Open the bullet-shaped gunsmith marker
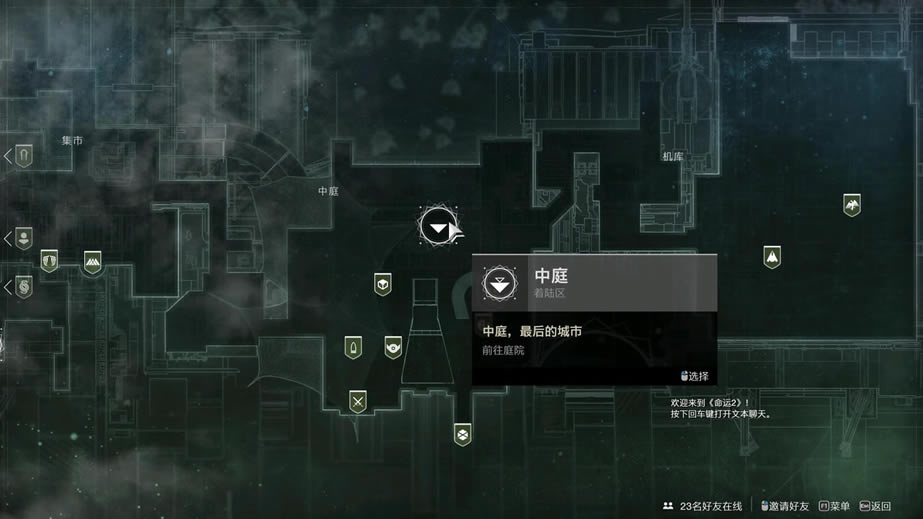 pos(352,347)
